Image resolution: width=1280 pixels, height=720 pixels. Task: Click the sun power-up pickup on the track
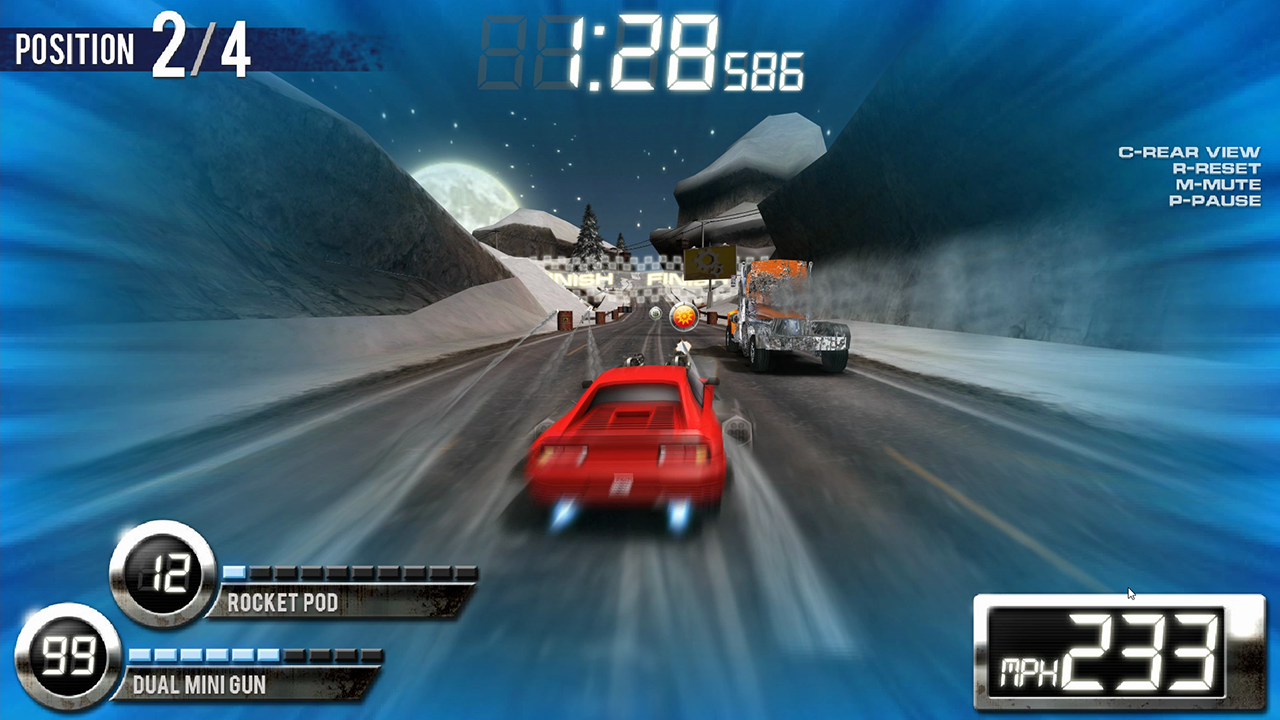click(684, 316)
